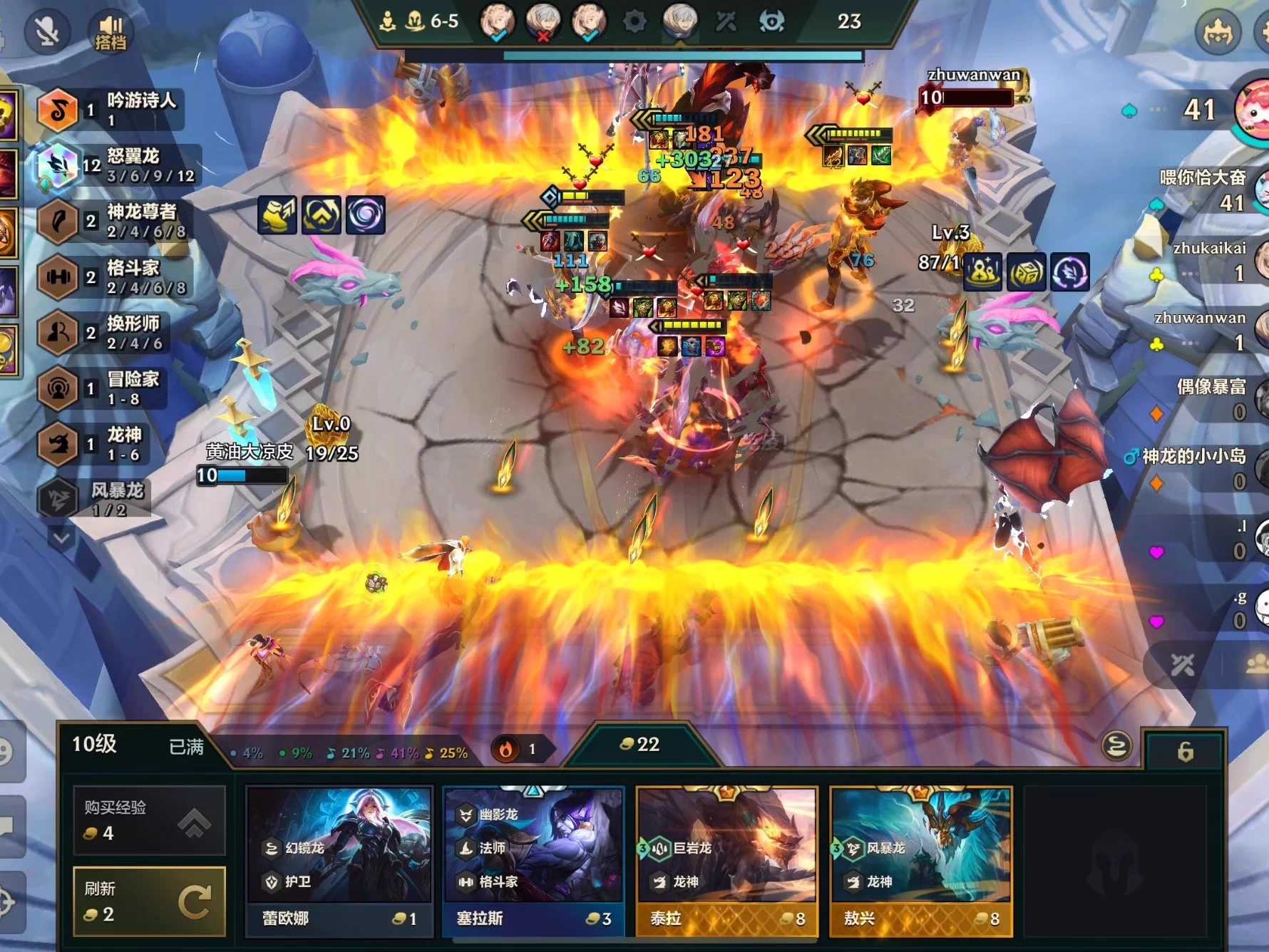Show the 怒翼龙 trait details

pyautogui.click(x=118, y=165)
